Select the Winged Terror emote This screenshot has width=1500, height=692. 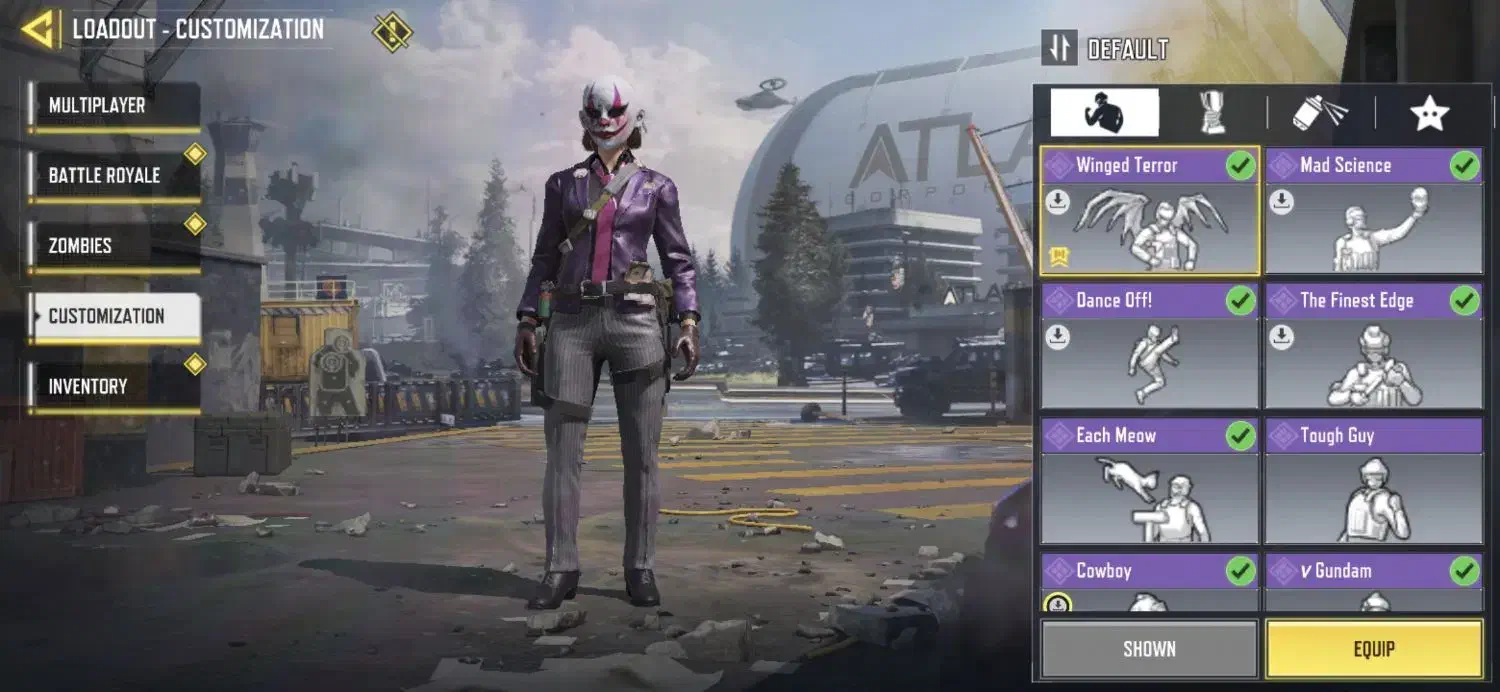point(1150,212)
